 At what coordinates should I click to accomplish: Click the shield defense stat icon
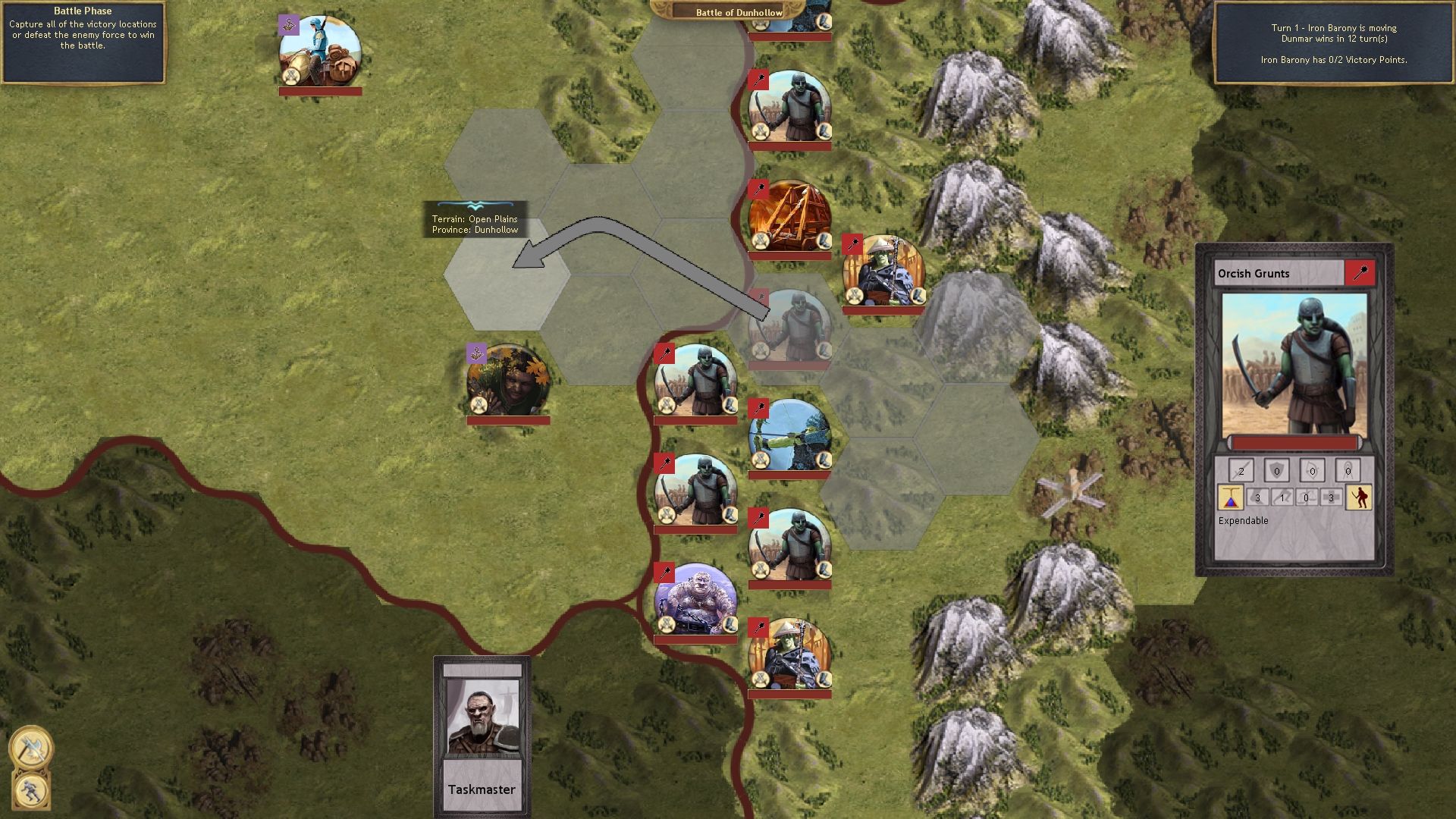click(x=1277, y=470)
